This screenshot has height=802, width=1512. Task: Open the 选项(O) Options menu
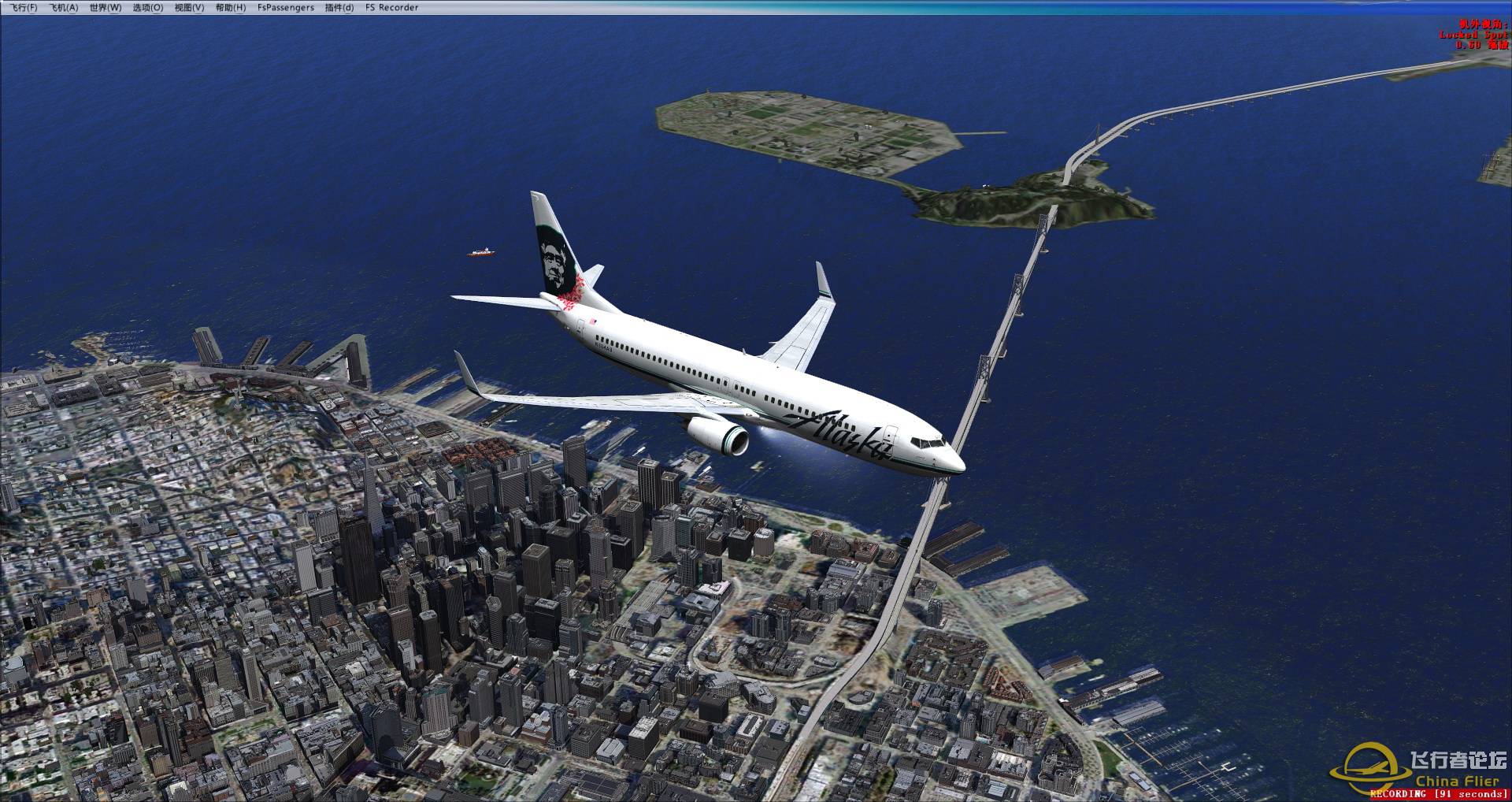pyautogui.click(x=148, y=8)
